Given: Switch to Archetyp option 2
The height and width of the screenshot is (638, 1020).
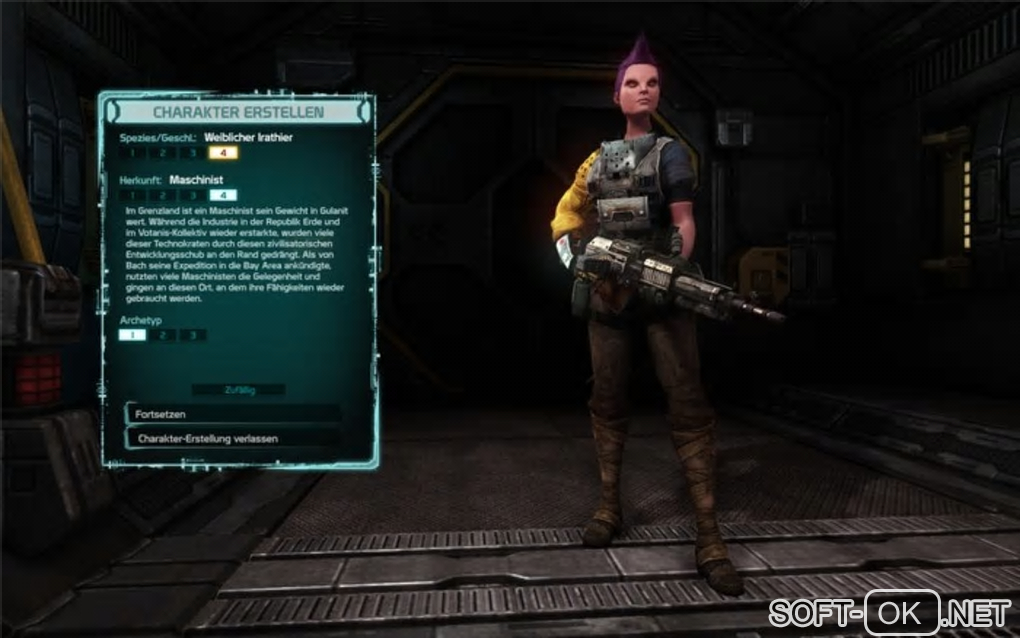Looking at the screenshot, I should tap(162, 335).
